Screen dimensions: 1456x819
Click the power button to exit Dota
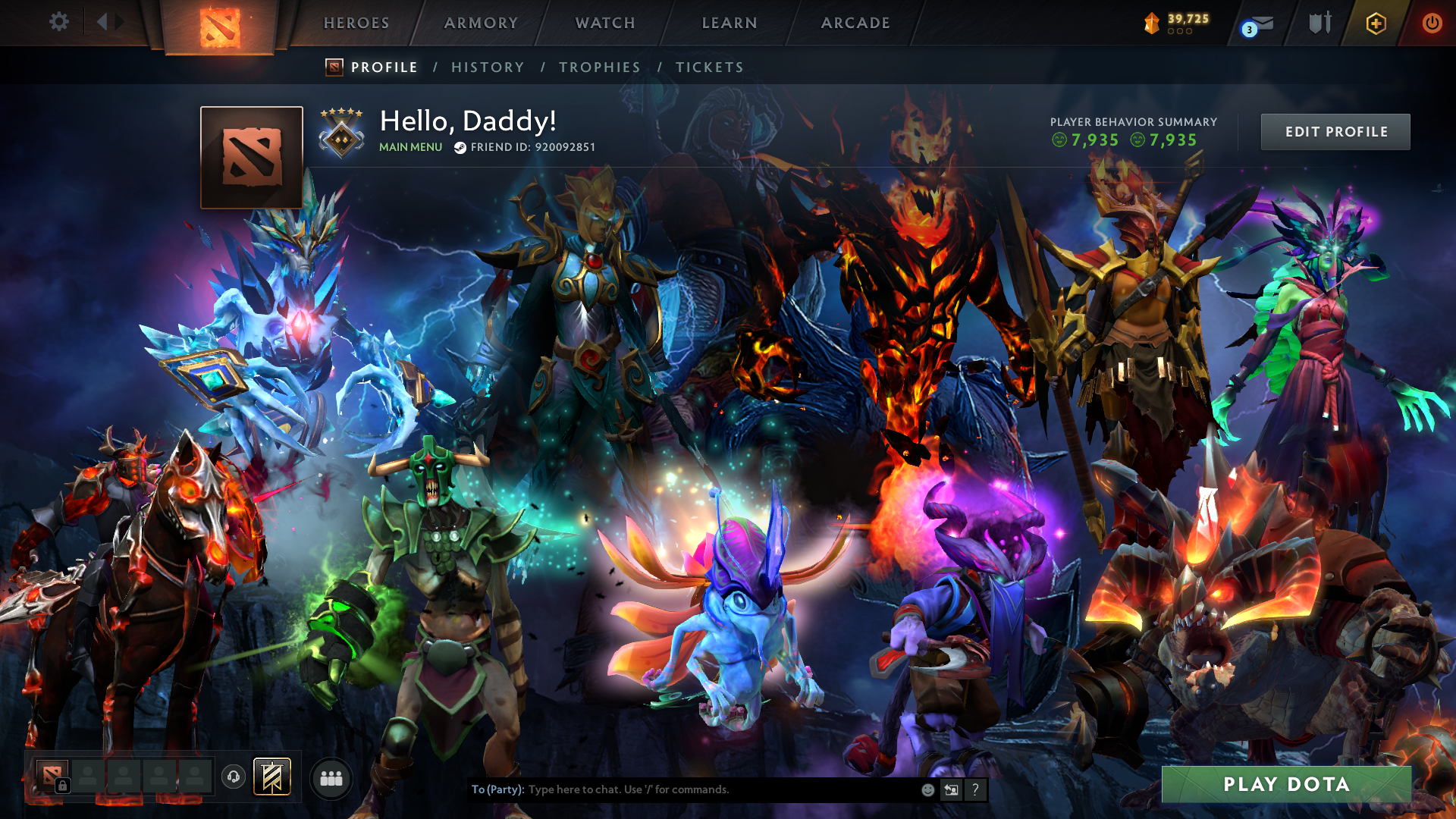[1432, 23]
